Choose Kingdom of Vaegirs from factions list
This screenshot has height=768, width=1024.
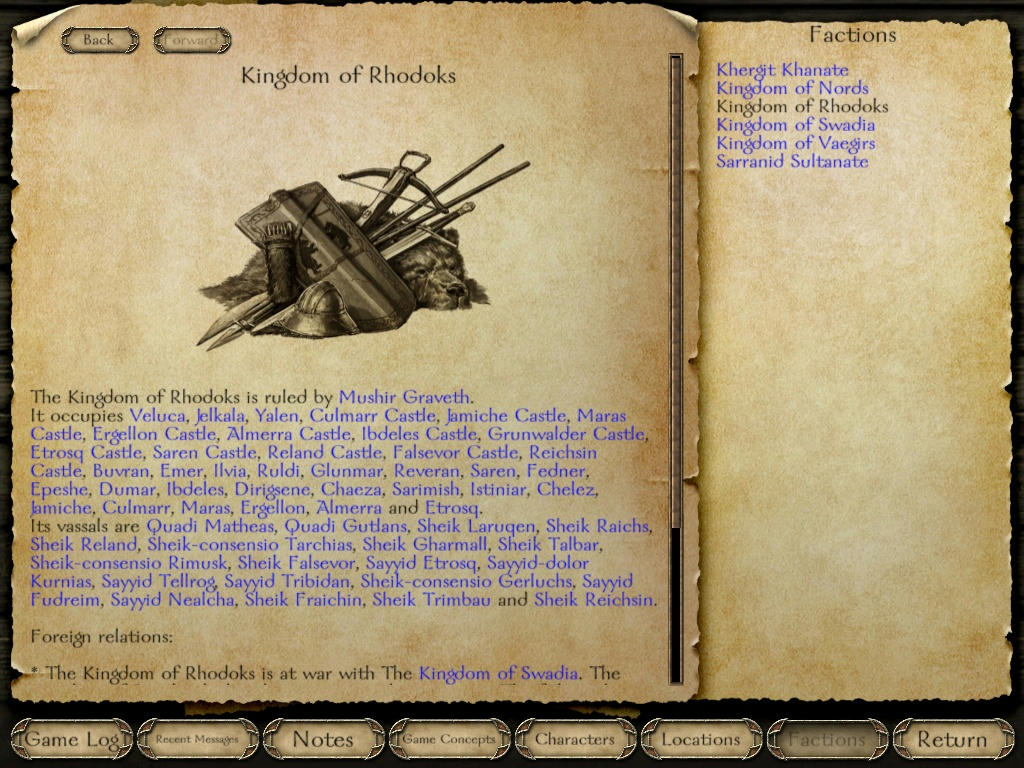tap(795, 143)
